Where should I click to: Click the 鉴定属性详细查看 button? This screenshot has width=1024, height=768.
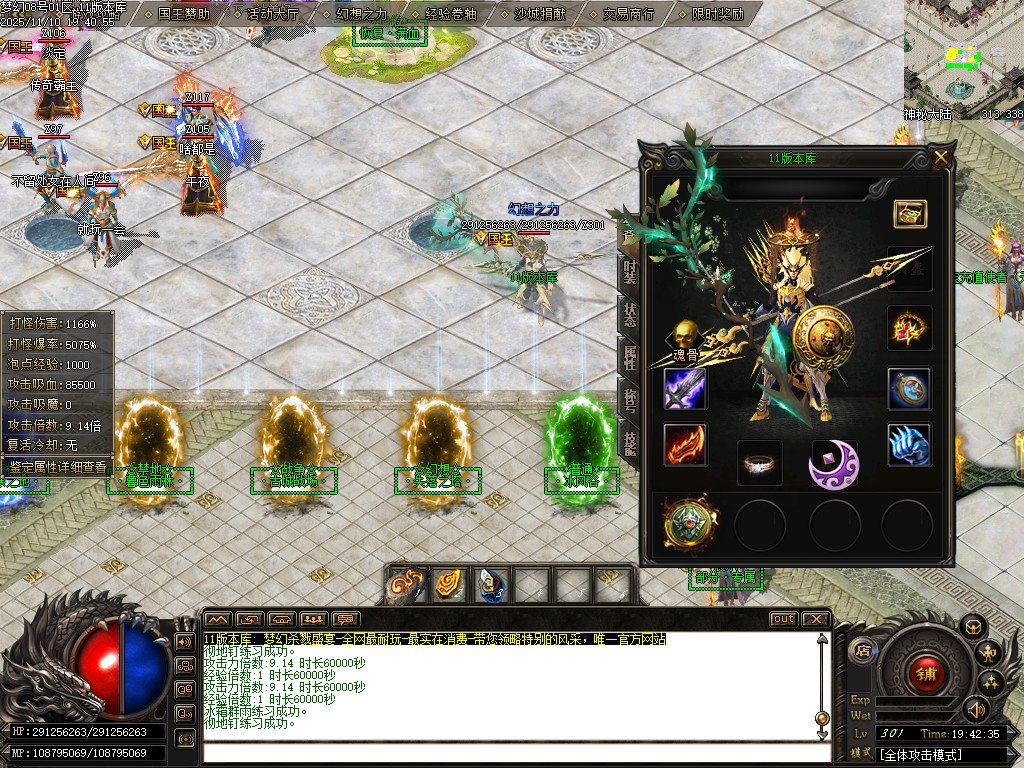(57, 467)
